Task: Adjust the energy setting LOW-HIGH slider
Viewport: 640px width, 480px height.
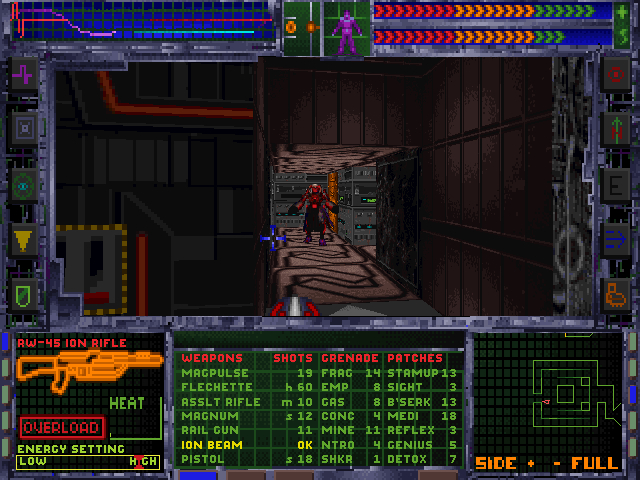Action: [88, 461]
